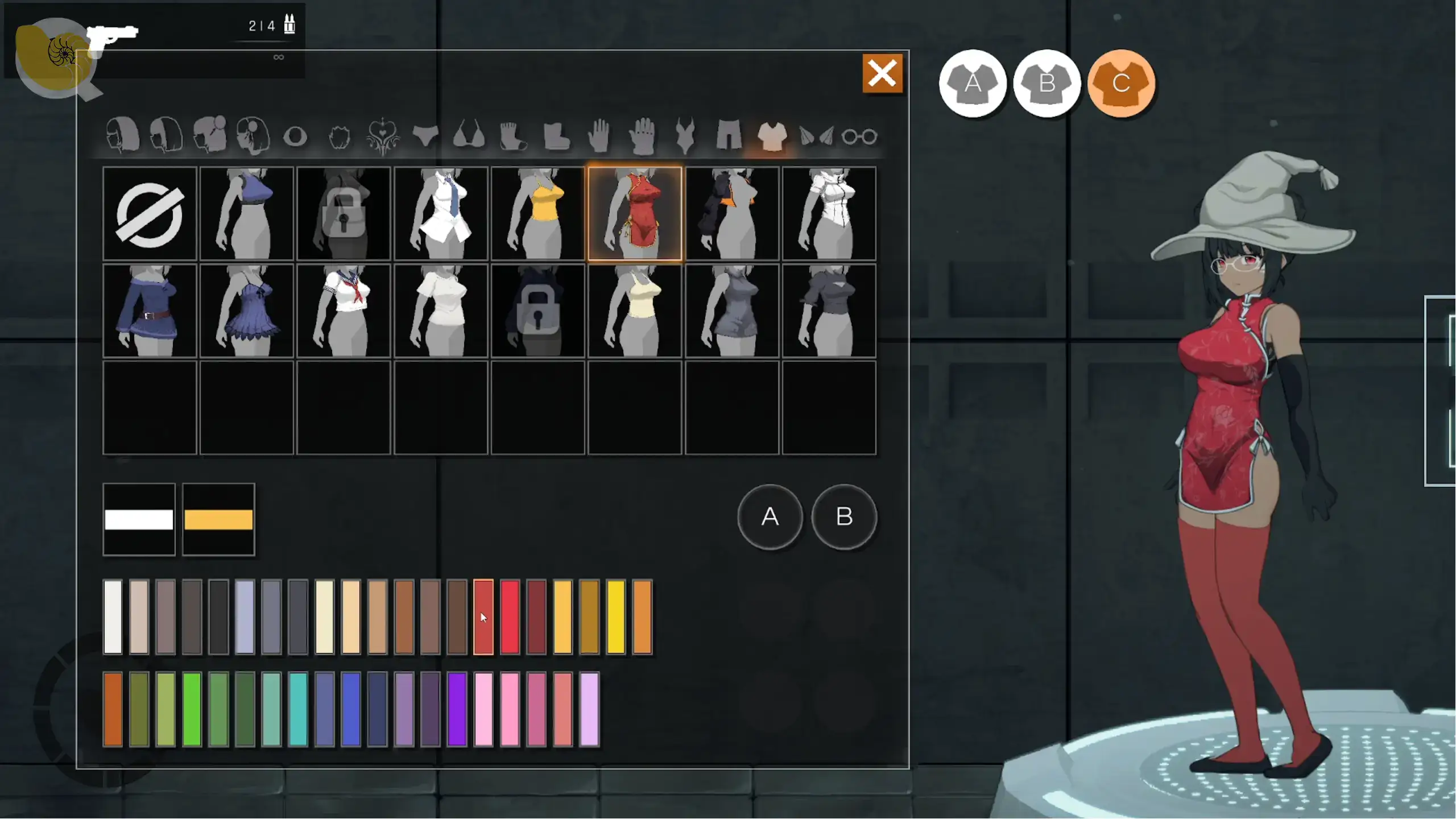This screenshot has height=819, width=1456.
Task: Close the outfit customization panel
Action: pos(882,73)
